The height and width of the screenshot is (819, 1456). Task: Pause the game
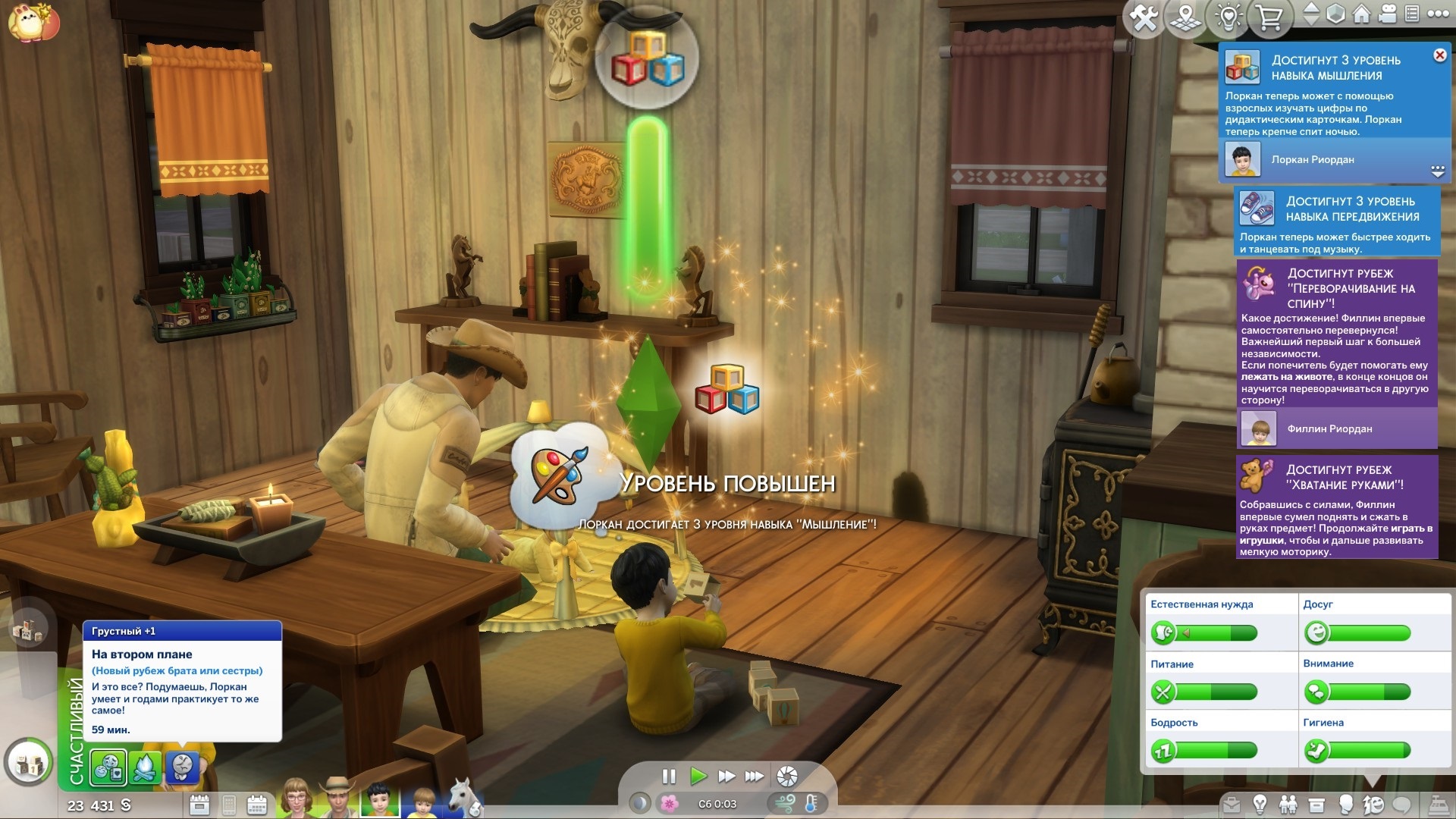[x=668, y=776]
